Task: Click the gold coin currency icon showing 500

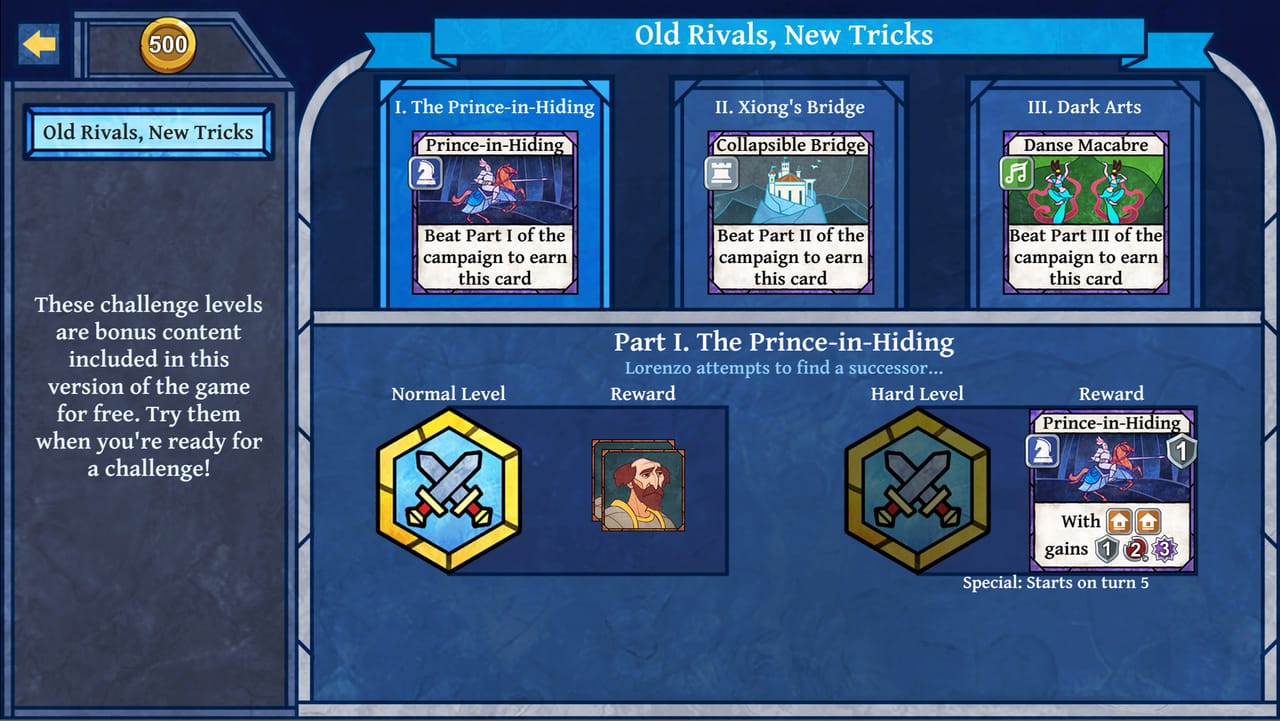Action: point(168,44)
